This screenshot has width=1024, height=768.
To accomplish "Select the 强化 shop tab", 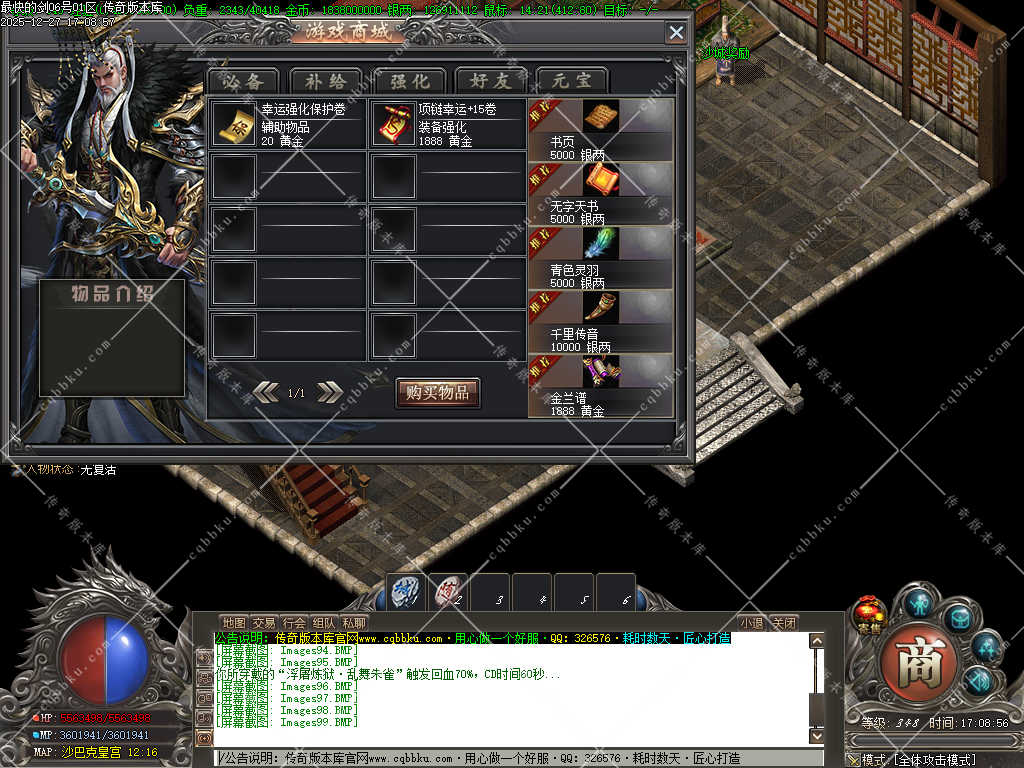I will click(409, 81).
